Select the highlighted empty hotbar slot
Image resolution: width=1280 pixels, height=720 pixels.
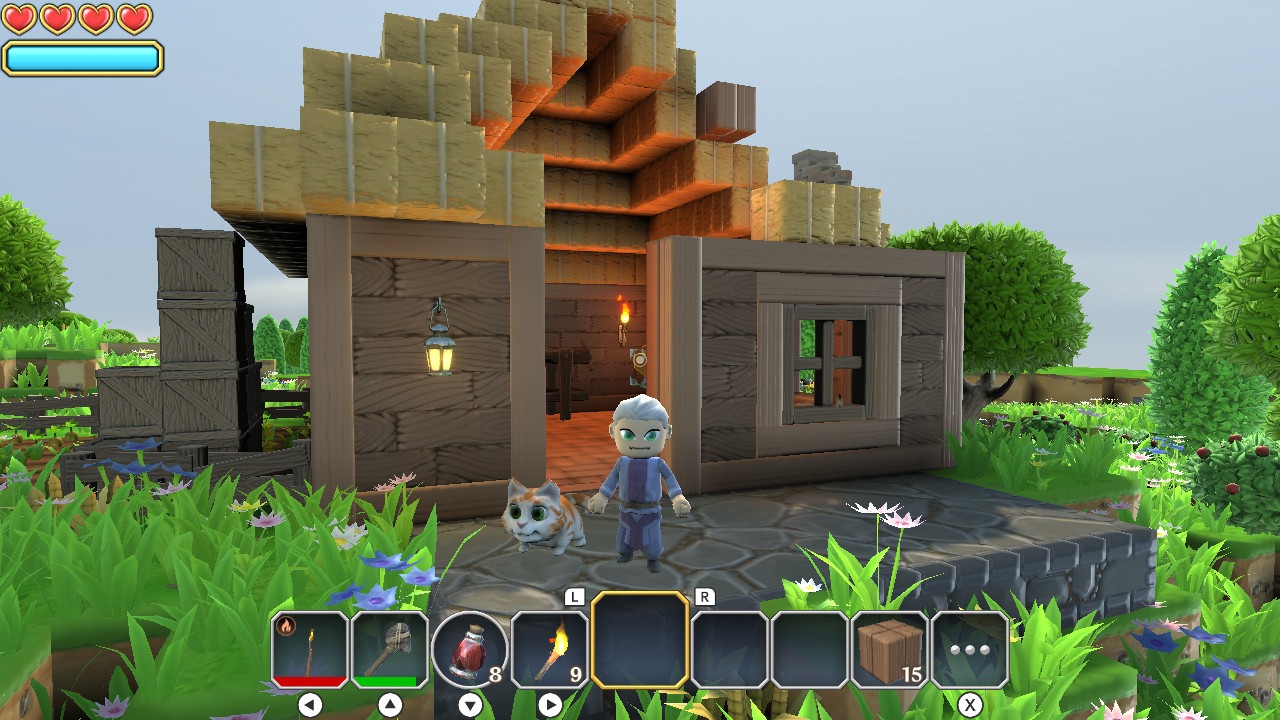640,640
